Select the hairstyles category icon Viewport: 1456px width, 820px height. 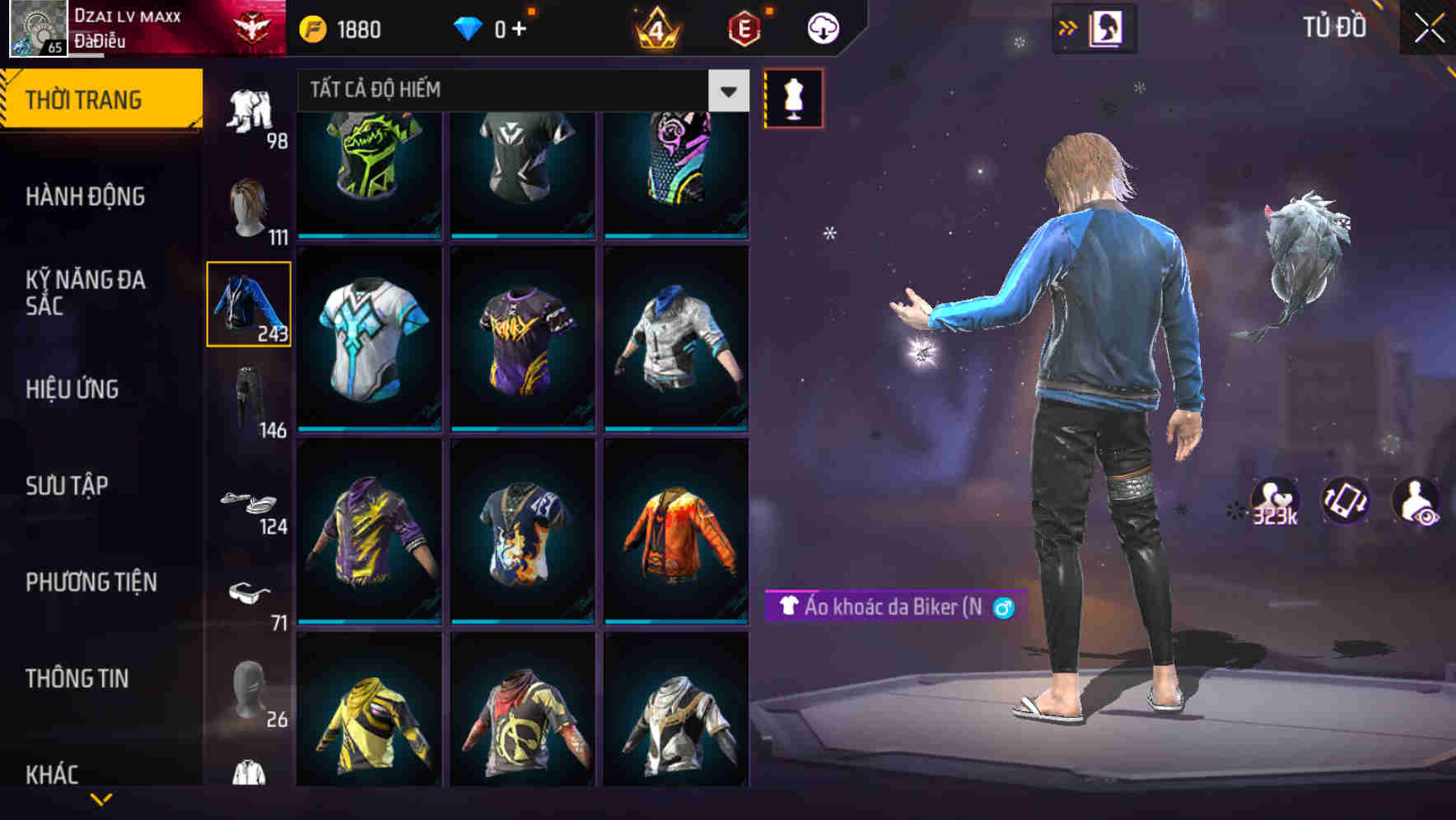(x=247, y=206)
